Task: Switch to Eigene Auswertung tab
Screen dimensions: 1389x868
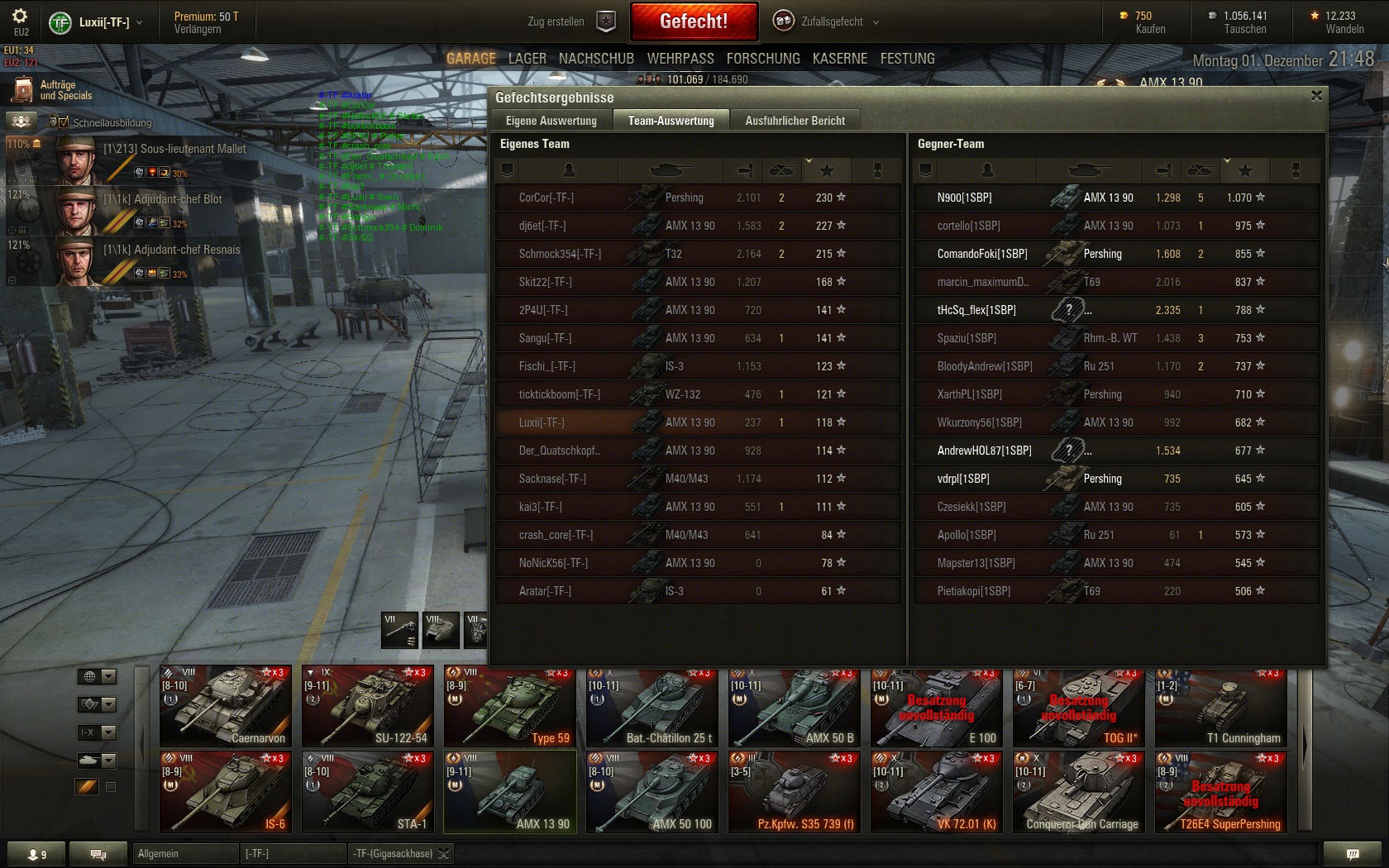Action: [551, 121]
